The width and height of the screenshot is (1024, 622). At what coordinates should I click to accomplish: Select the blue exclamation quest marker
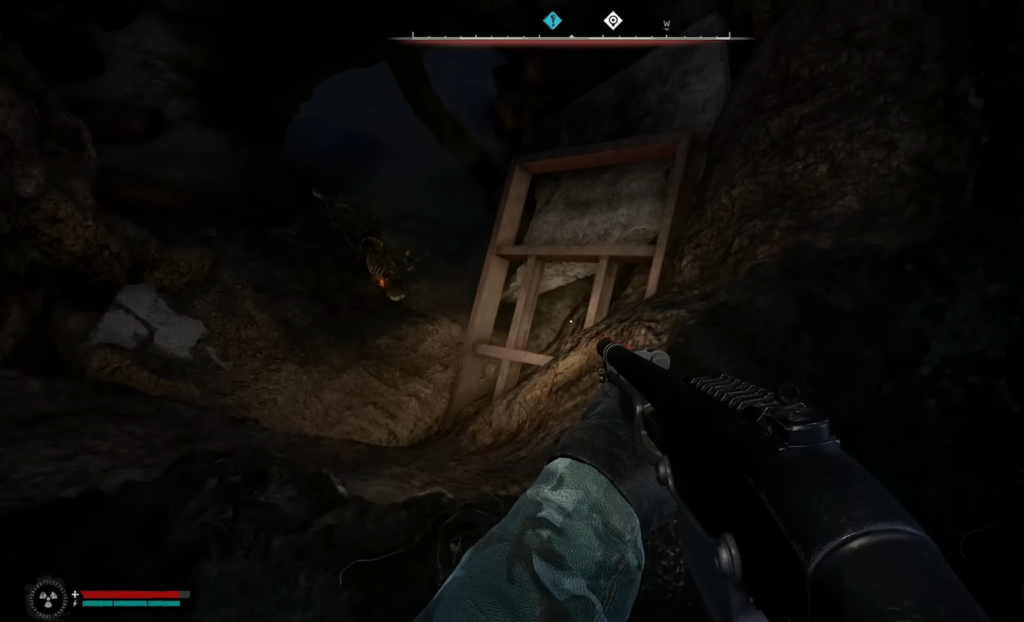(x=552, y=20)
